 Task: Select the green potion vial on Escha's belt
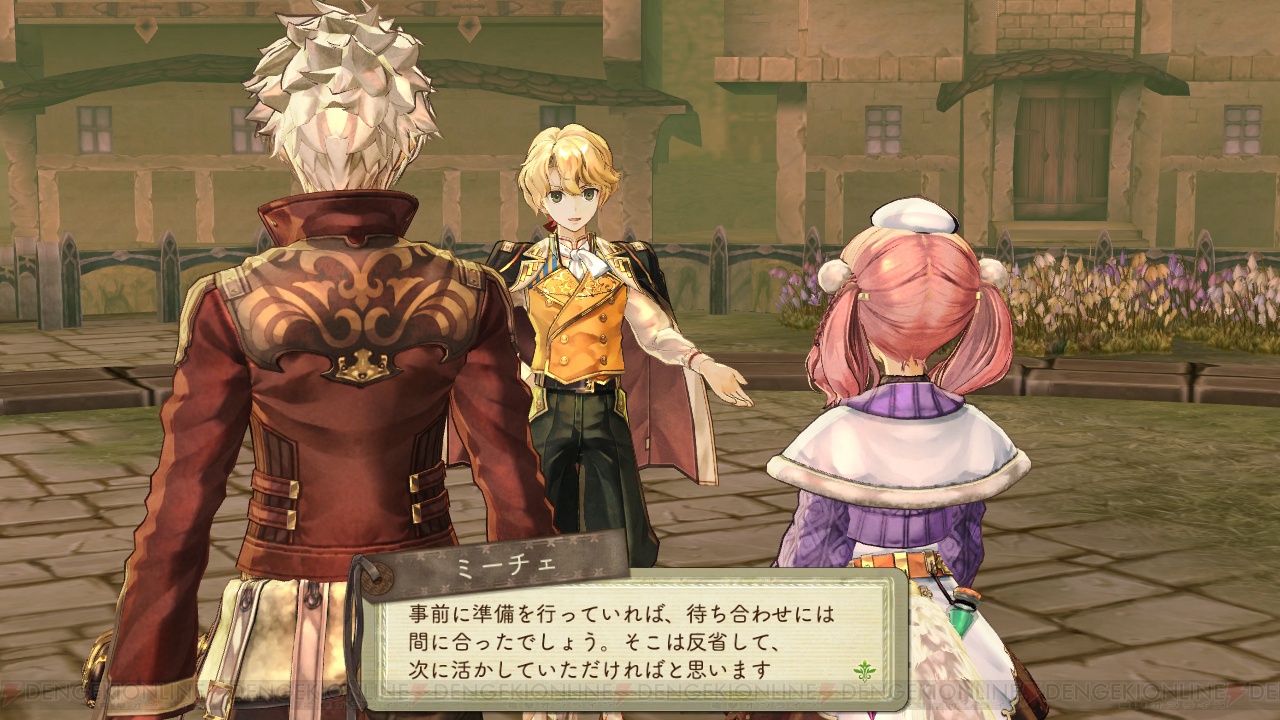point(962,618)
